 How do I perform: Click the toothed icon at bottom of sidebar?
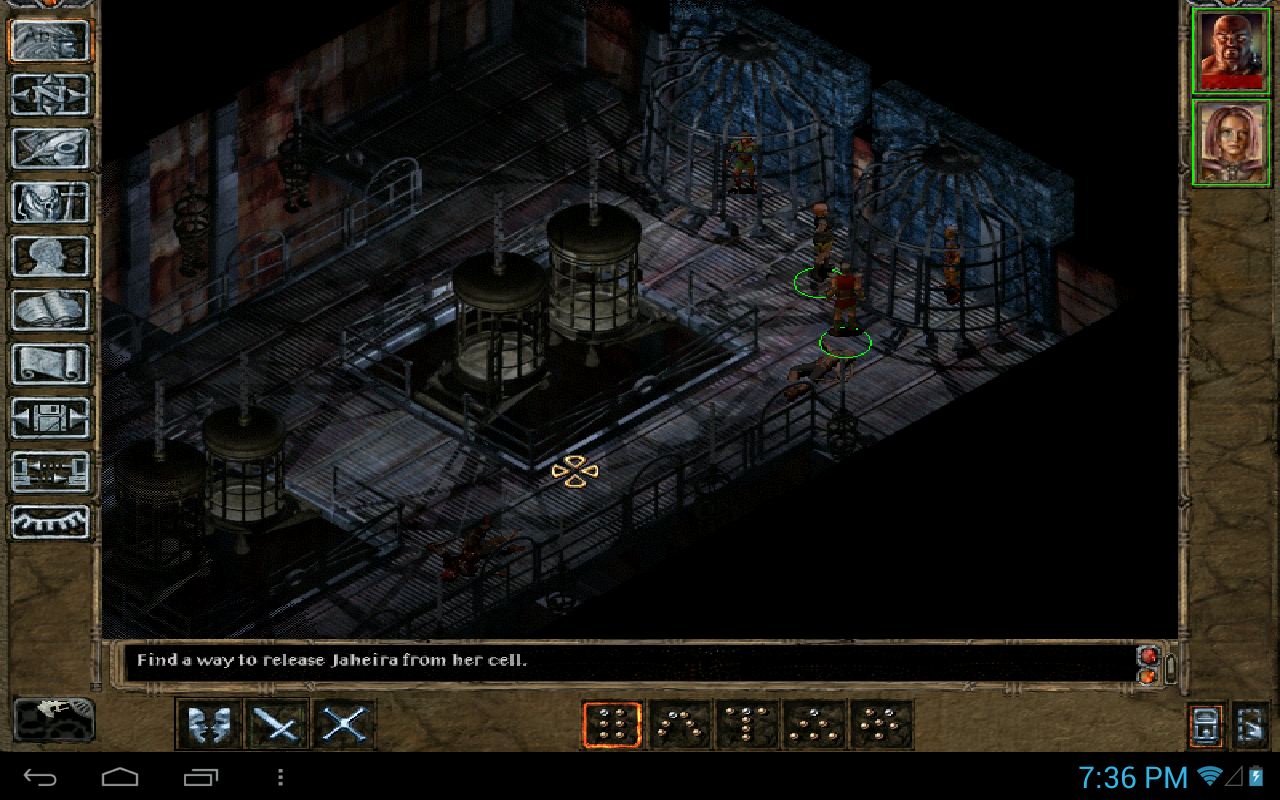coord(50,522)
